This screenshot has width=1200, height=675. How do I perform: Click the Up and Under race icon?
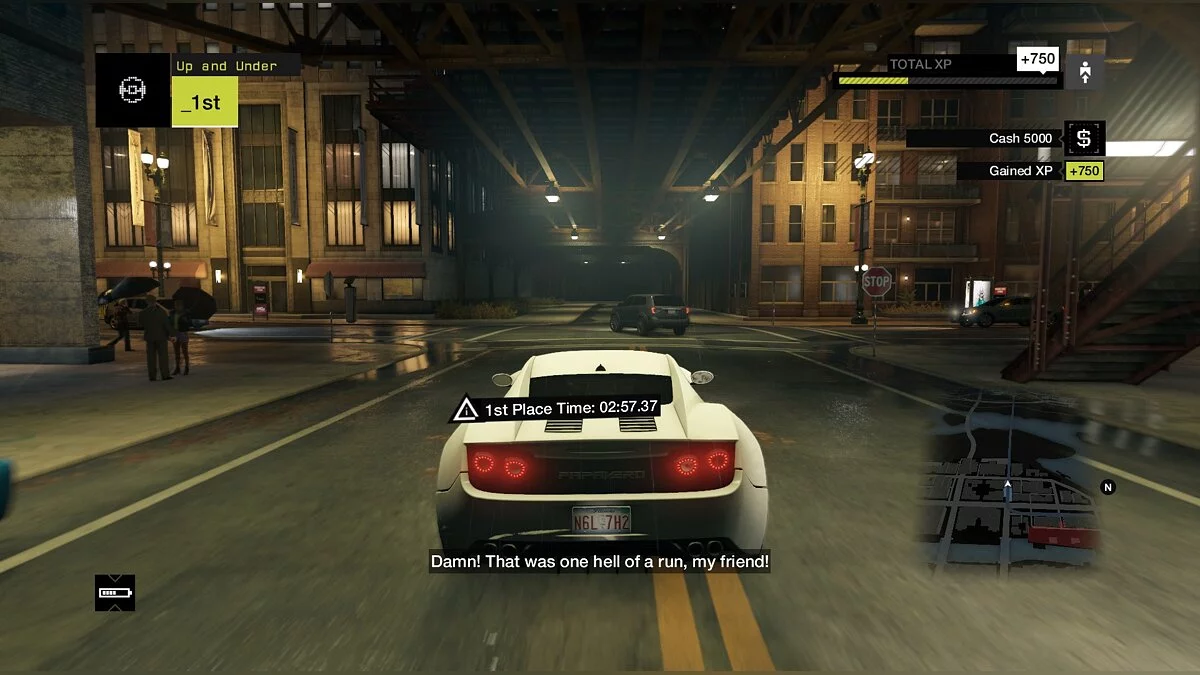(x=132, y=91)
